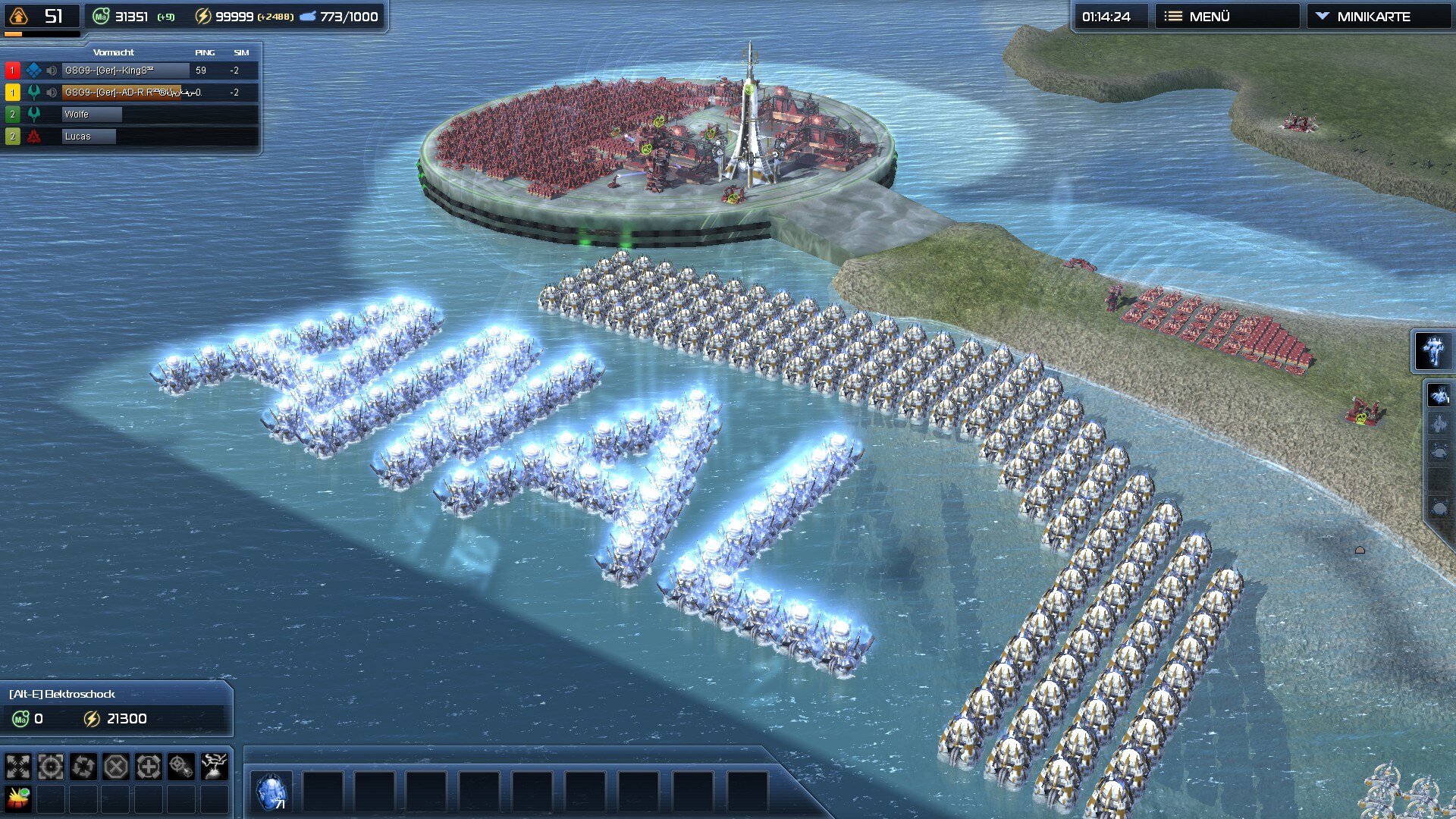The image size is (1456, 819).
Task: Select the move command with four arrows
Action: click(18, 767)
